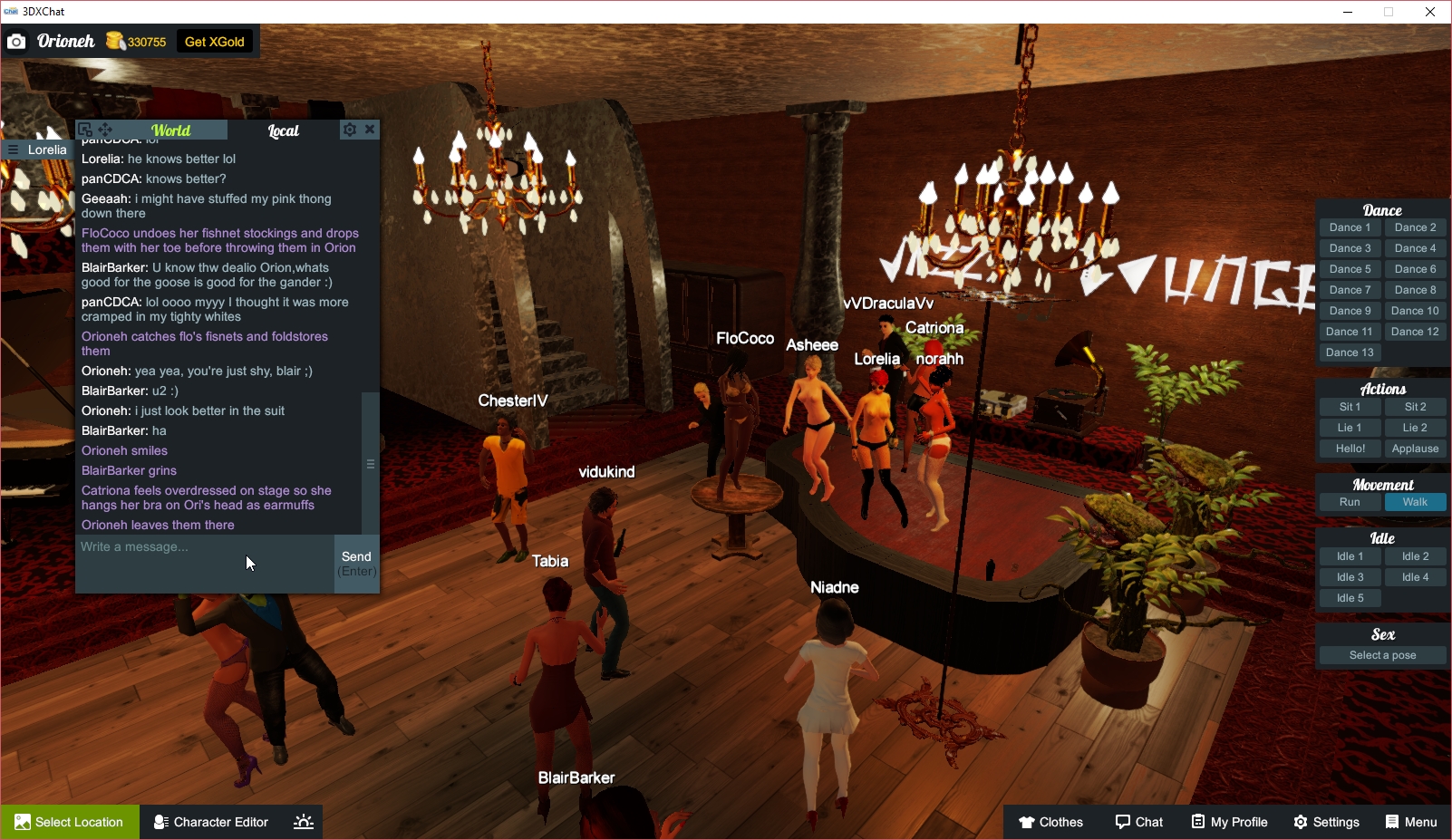The image size is (1452, 840).
Task: Trigger the Applause action
Action: coord(1415,448)
